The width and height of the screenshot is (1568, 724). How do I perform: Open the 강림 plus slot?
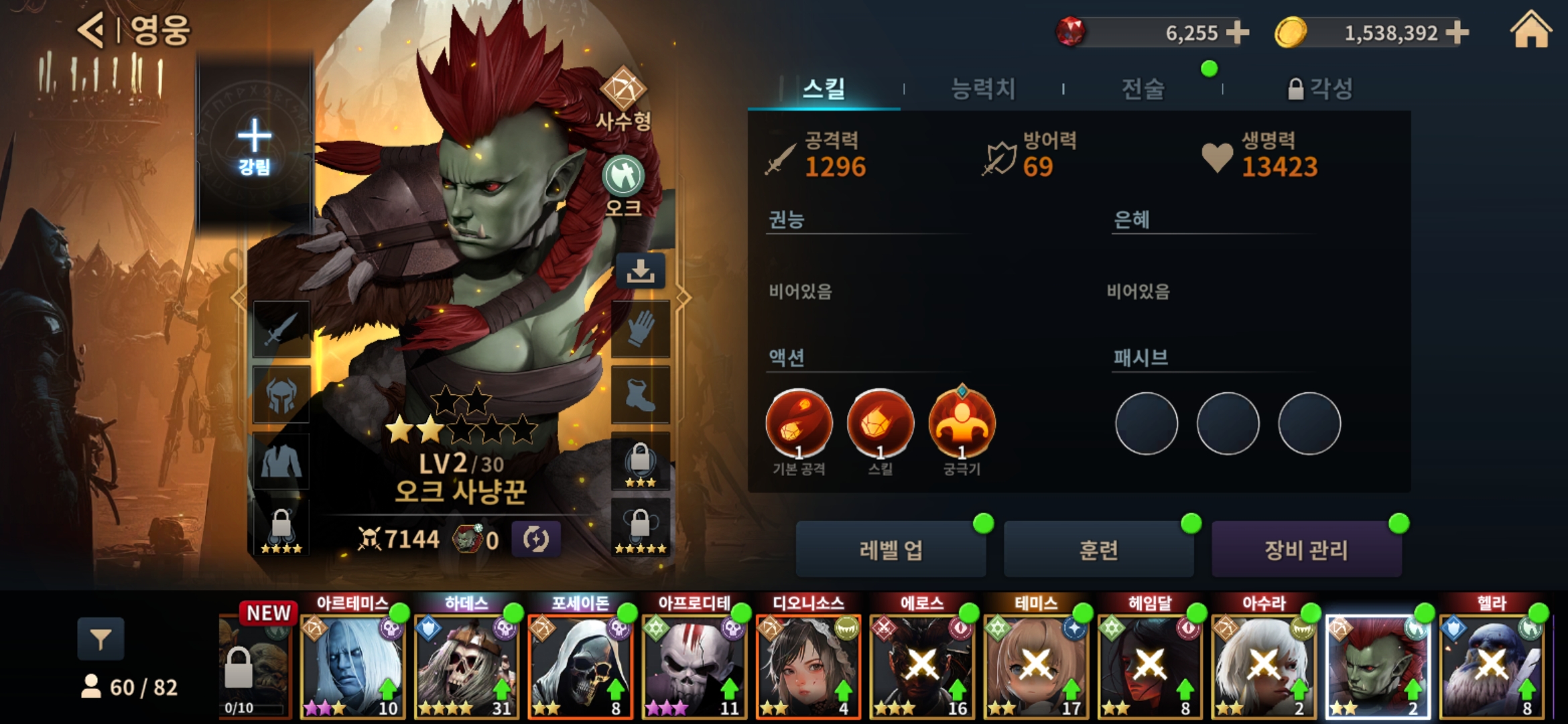[255, 144]
